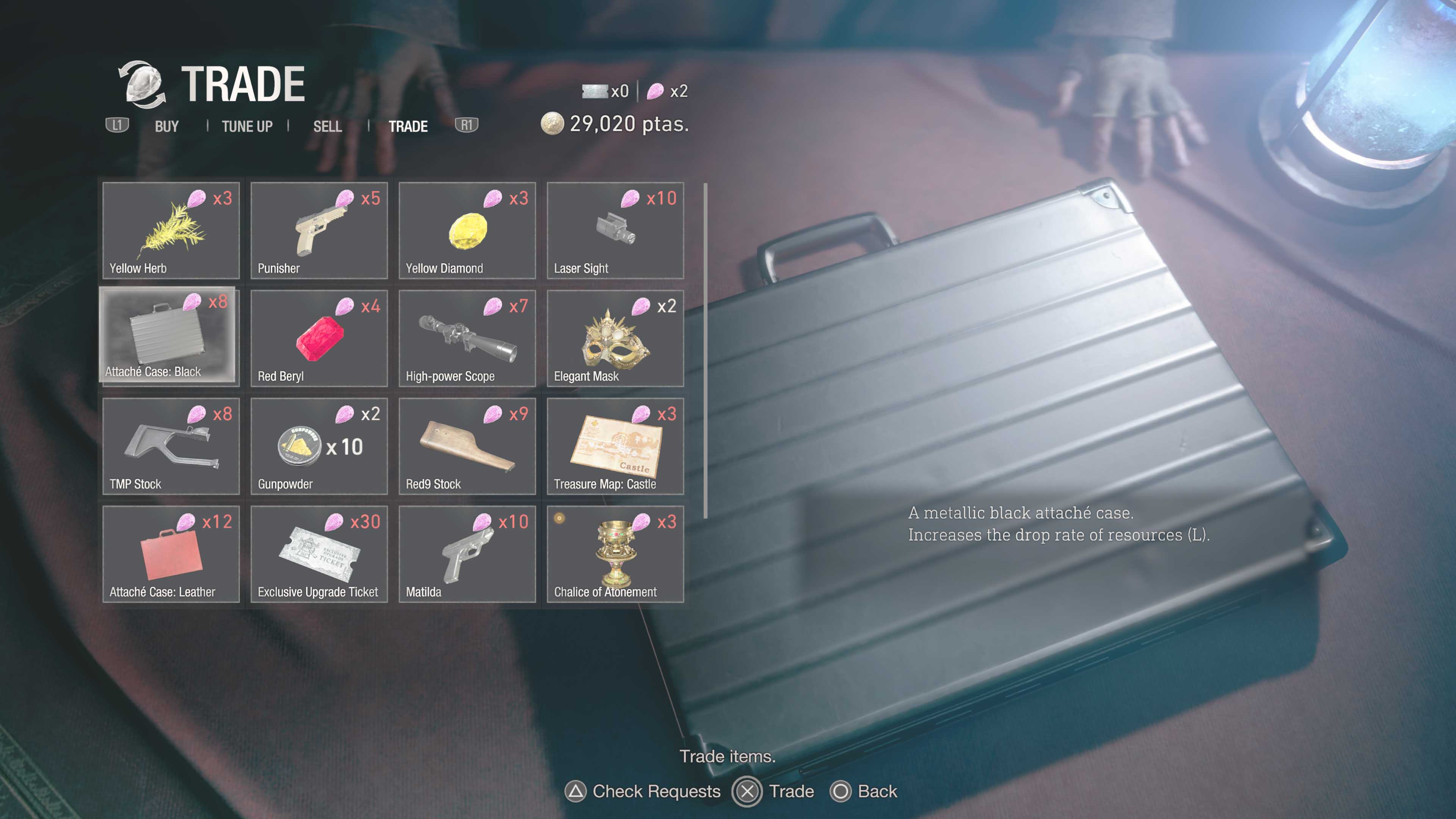This screenshot has height=819, width=1456.
Task: Select the Gunpowder x10 trade icon
Action: [319, 446]
